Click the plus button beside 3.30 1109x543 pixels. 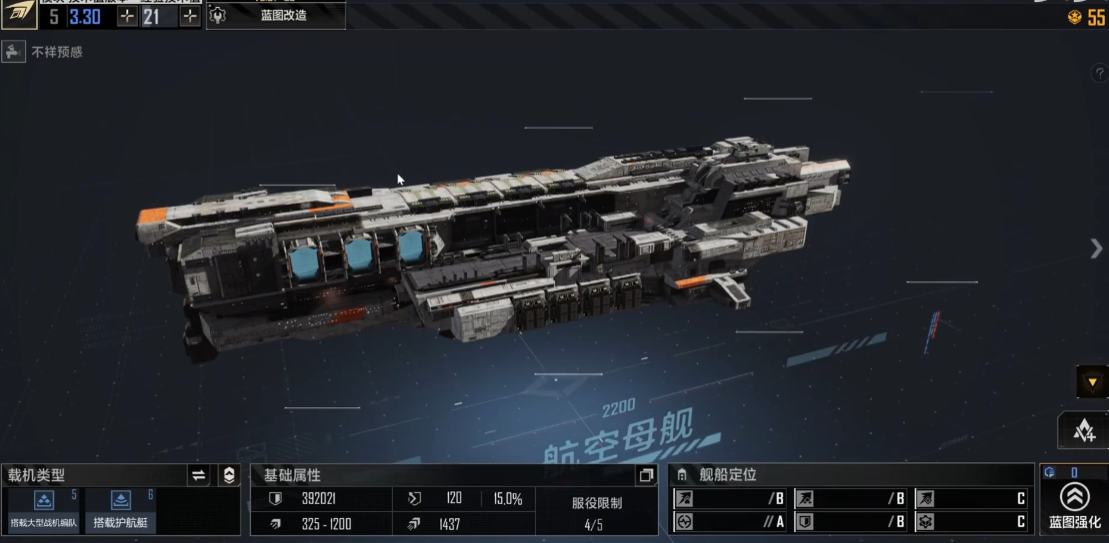127,17
